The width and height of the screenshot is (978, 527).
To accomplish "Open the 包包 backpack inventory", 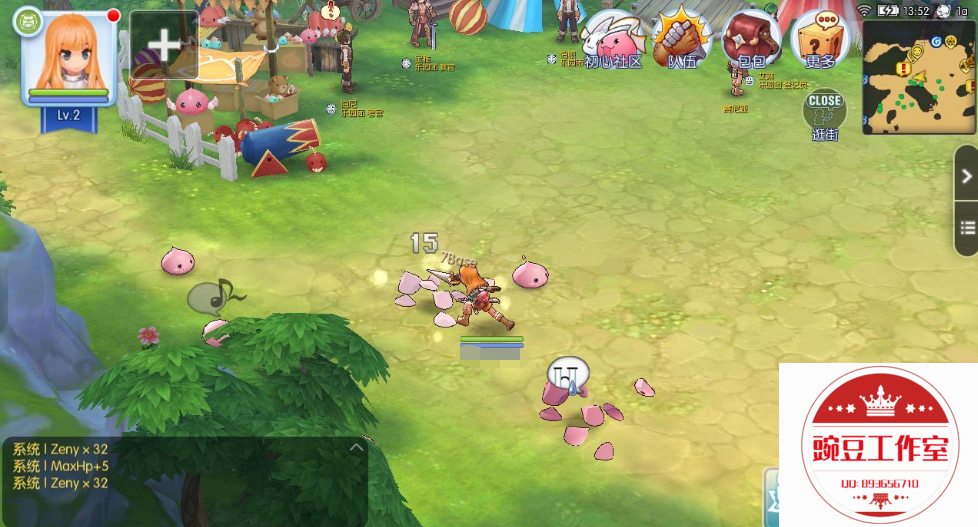I will coord(751,38).
